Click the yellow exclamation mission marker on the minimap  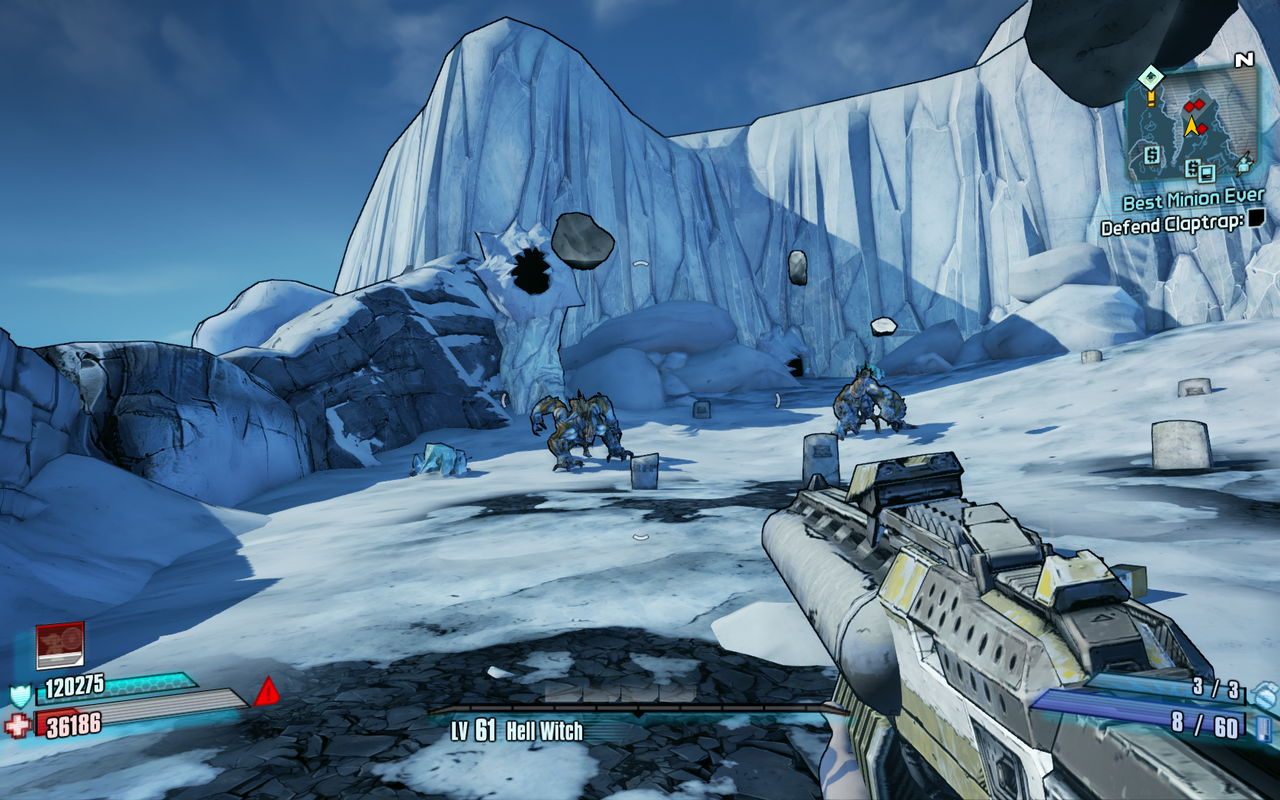click(x=1151, y=99)
